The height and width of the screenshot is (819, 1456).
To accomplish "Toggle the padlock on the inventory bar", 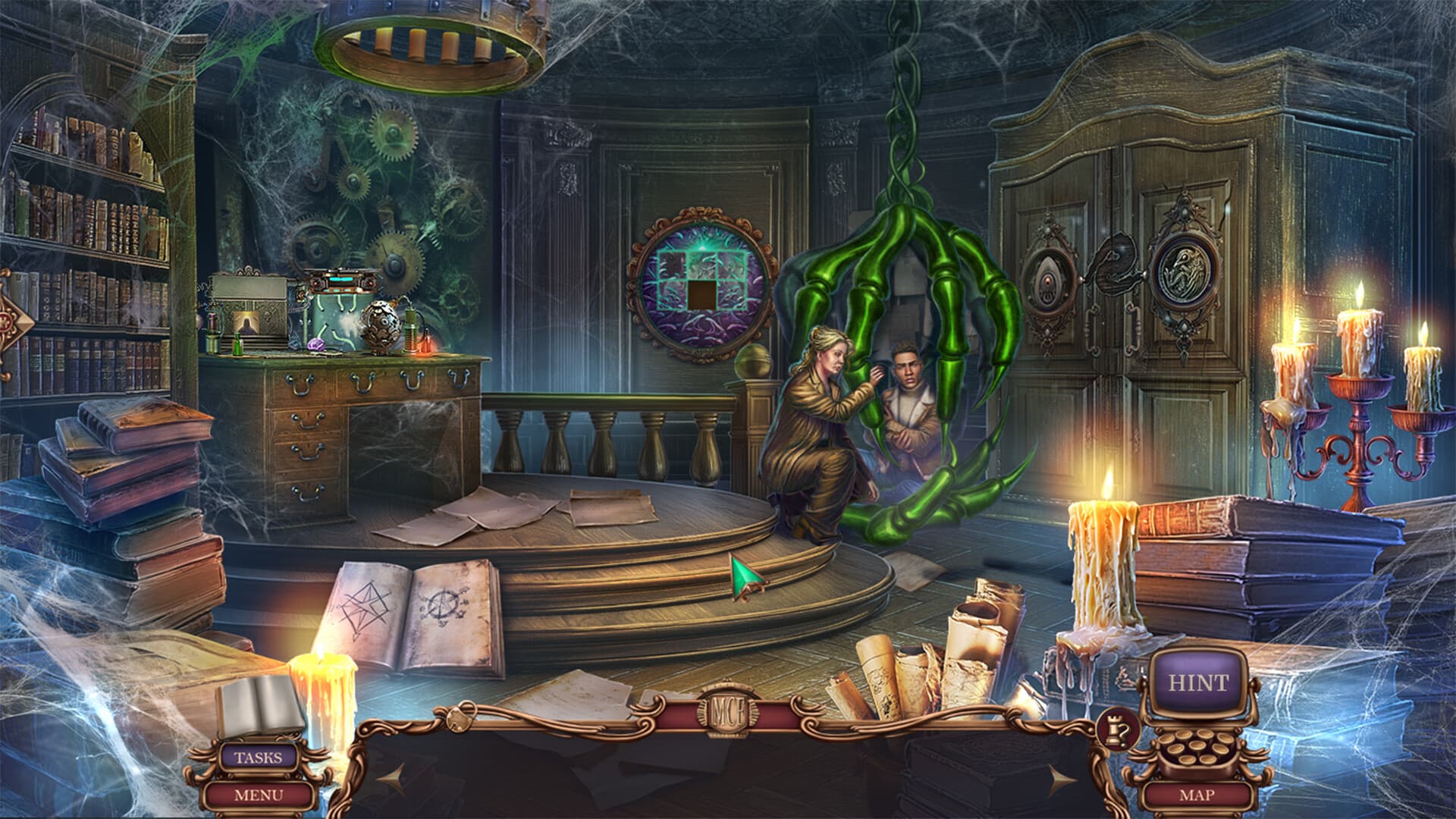I will (x=460, y=719).
